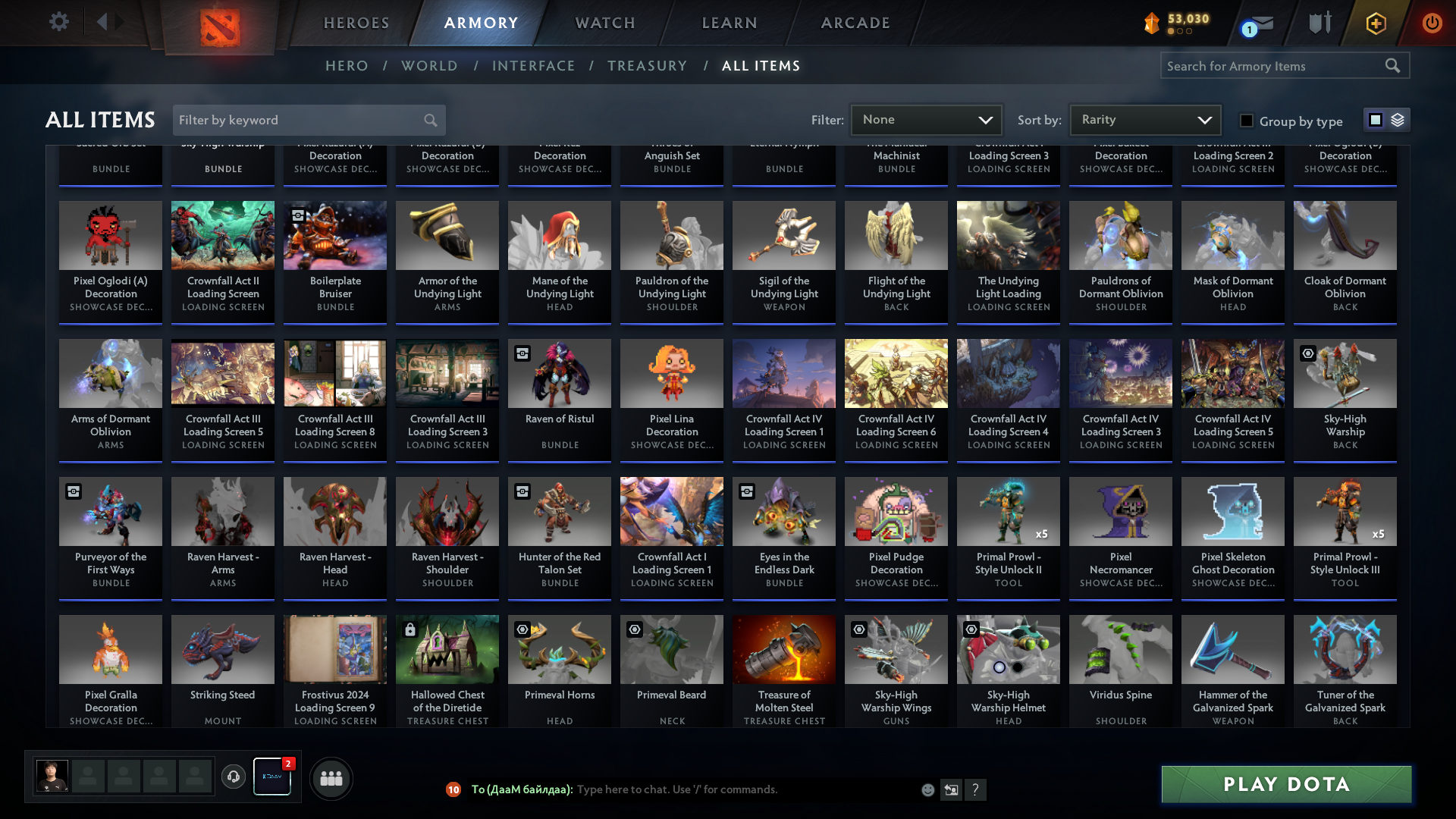
Task: Click the power button icon to exit
Action: (1432, 23)
